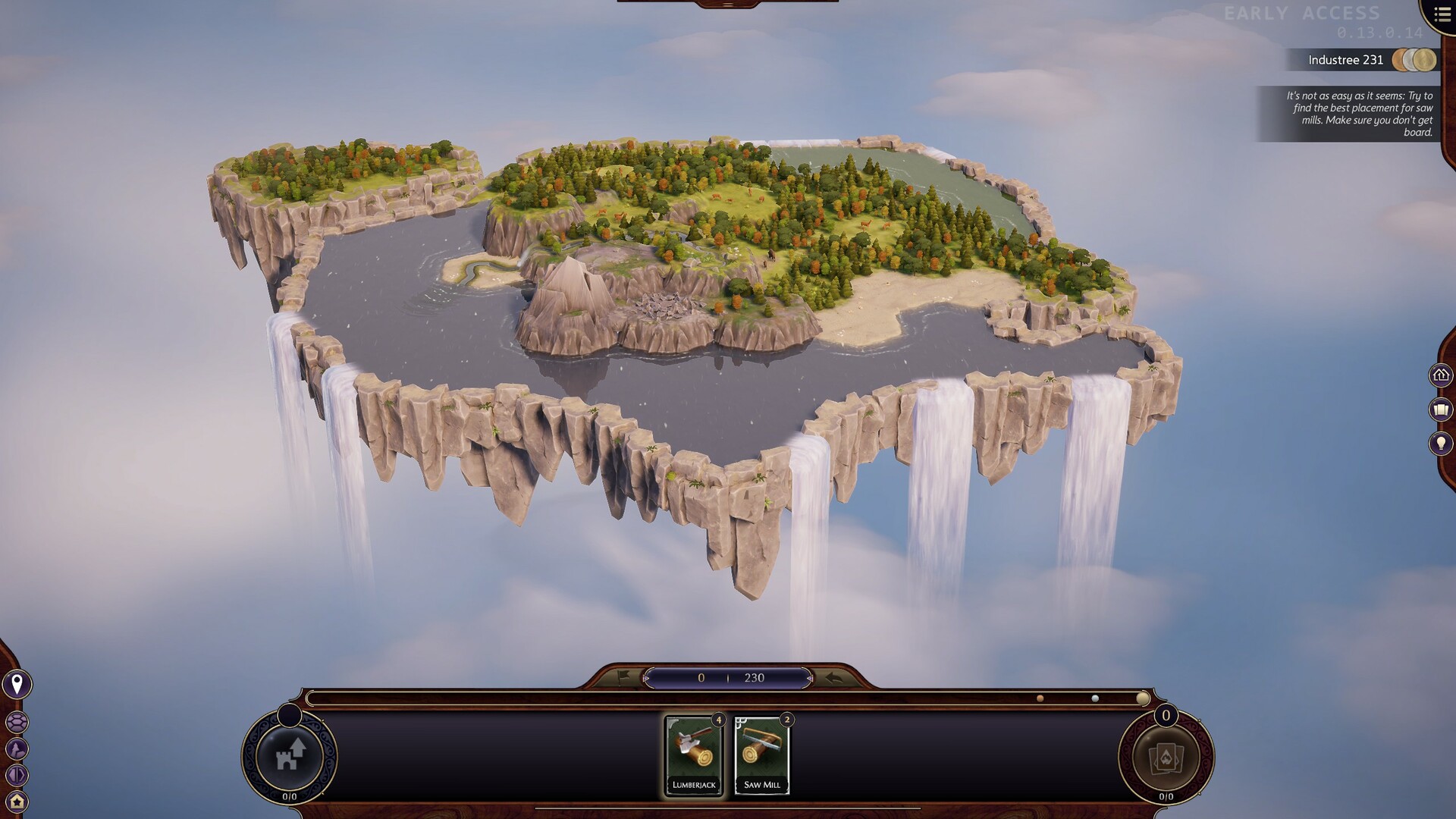Open the card collection icon on right sidebar
The image size is (1456, 819).
tap(1439, 409)
